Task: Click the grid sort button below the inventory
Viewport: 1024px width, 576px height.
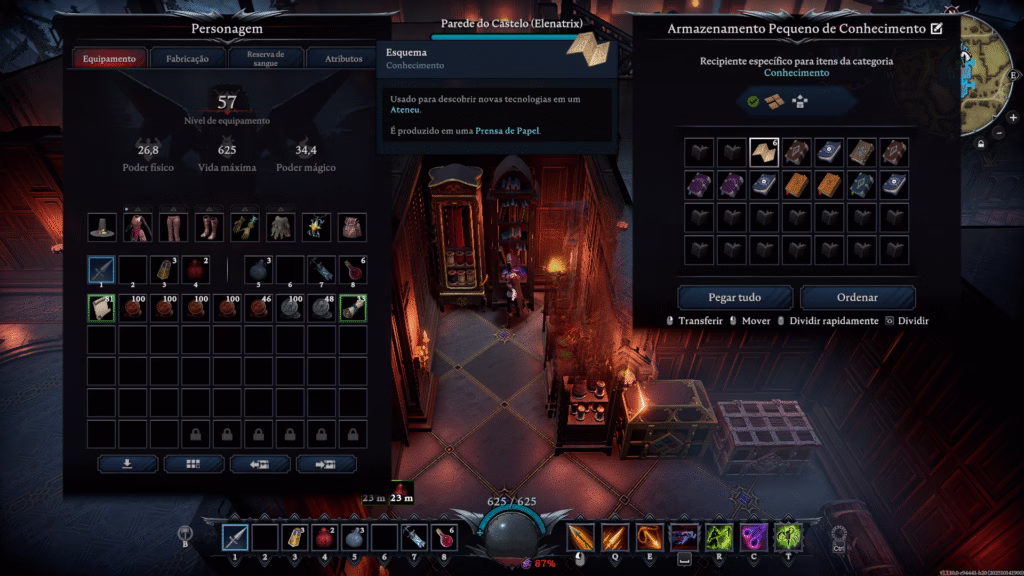Action: point(193,464)
